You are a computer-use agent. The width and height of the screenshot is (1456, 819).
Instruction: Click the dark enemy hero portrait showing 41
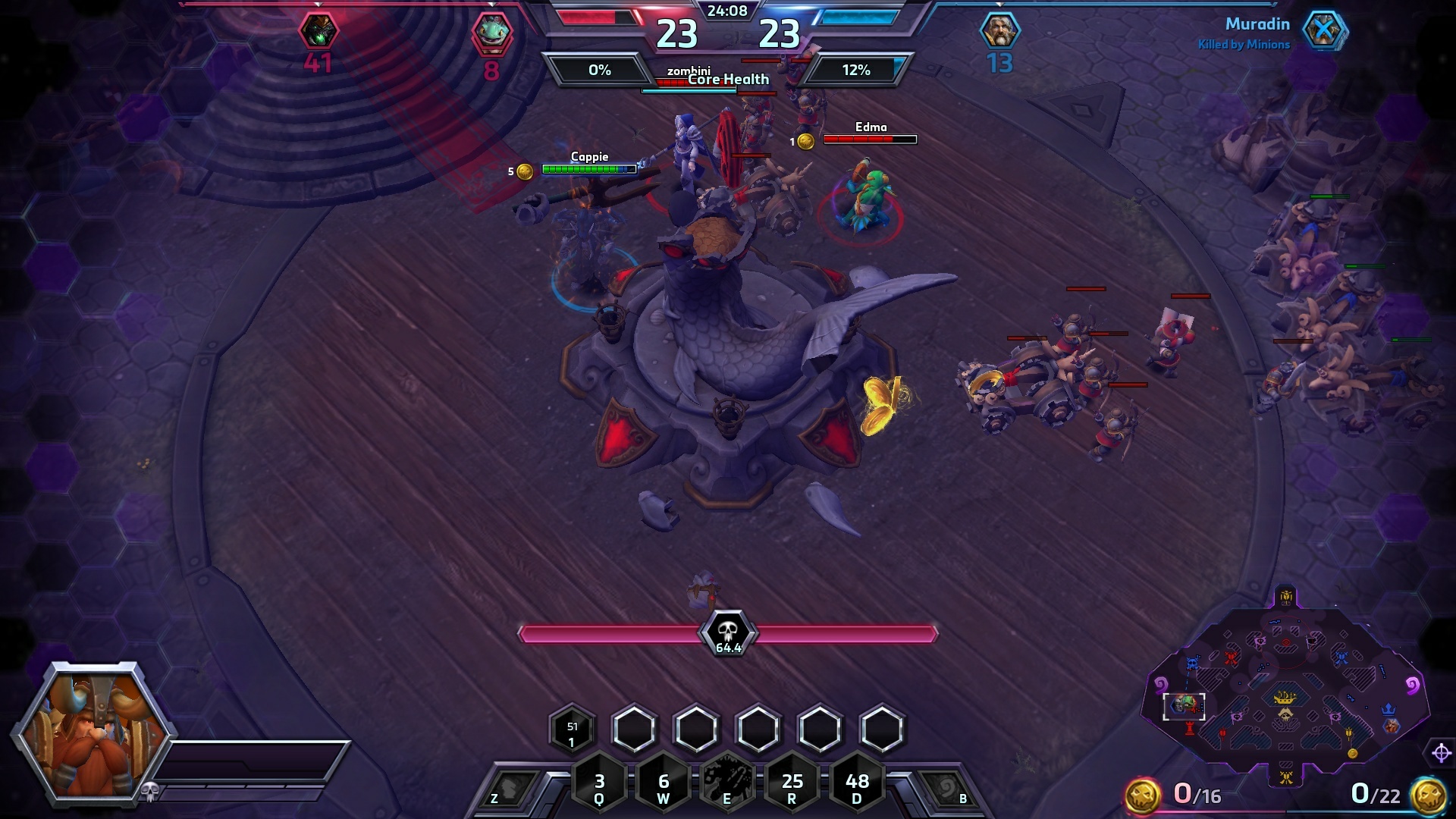coord(318,32)
